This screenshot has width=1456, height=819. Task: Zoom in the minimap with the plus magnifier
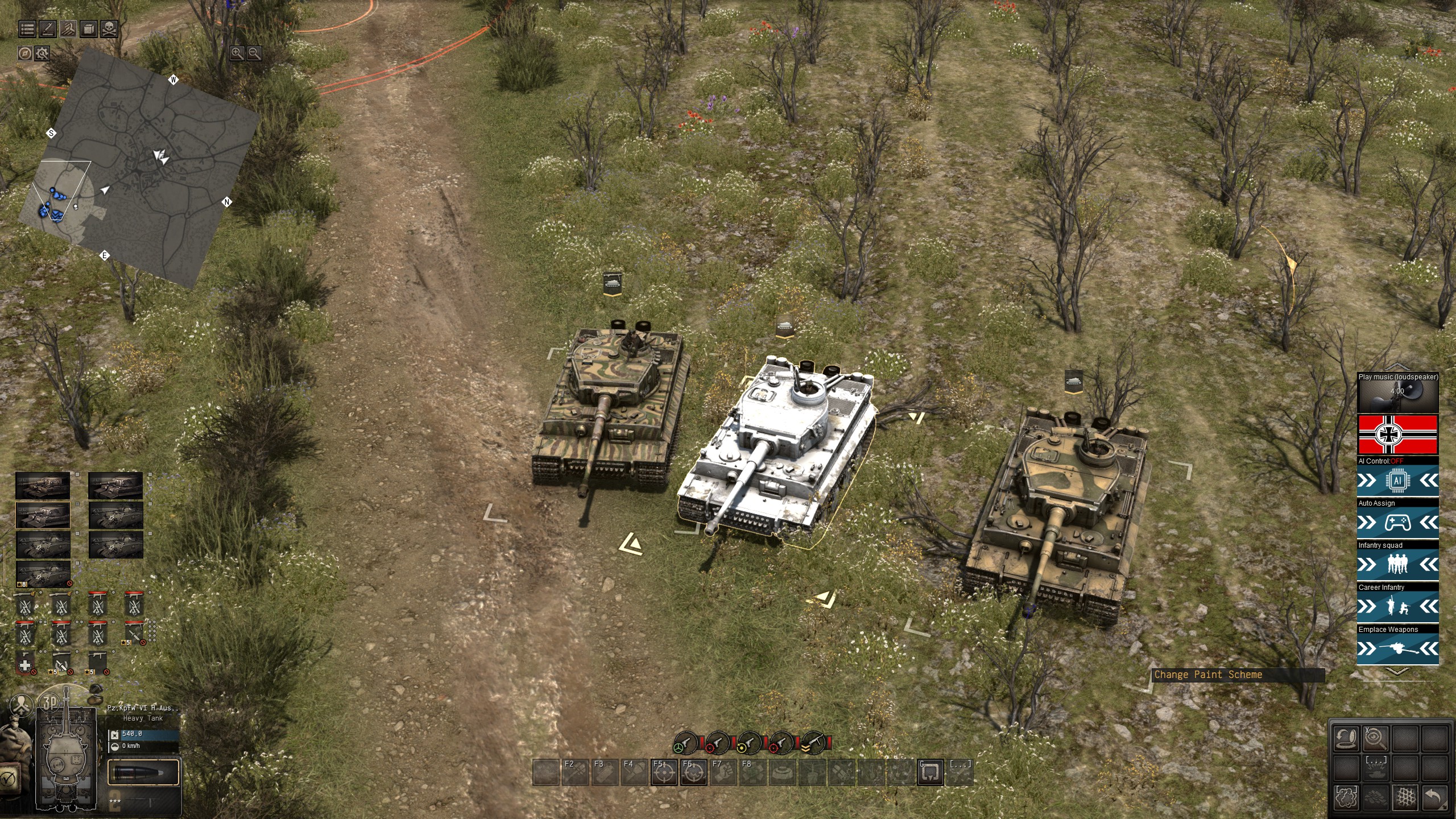tap(237, 53)
